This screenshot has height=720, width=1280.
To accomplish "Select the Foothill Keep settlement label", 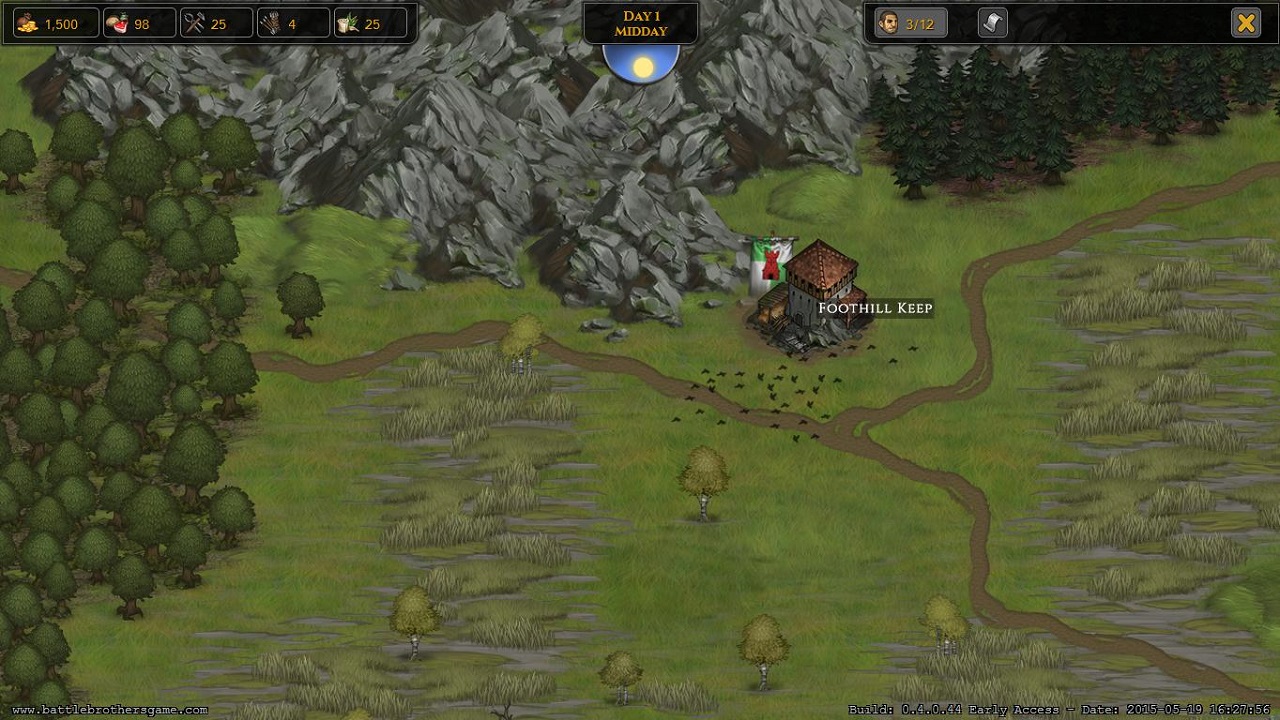I will click(875, 308).
